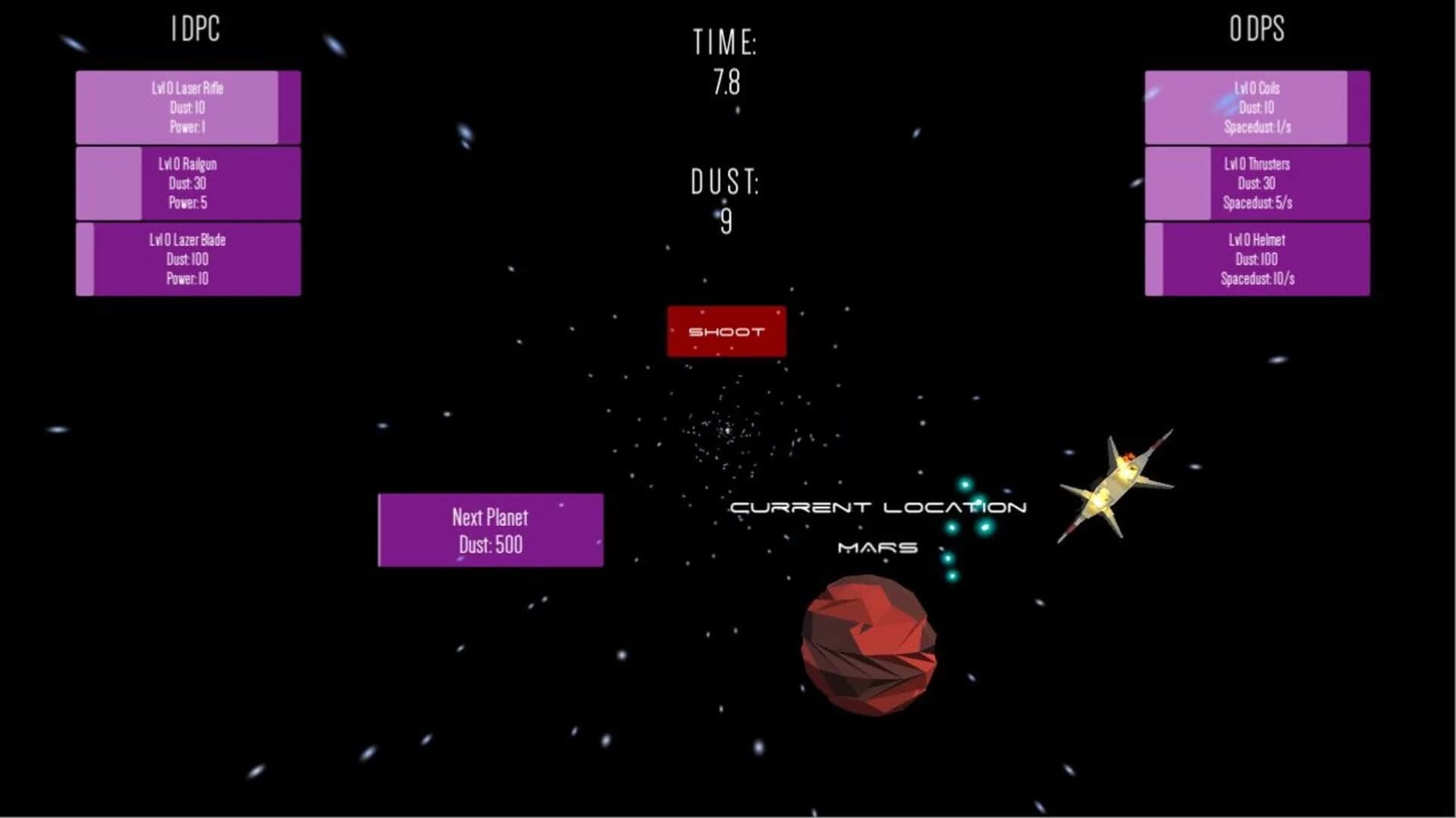This screenshot has height=818, width=1456.
Task: Click the DUST counter showing 9
Action: click(x=726, y=201)
